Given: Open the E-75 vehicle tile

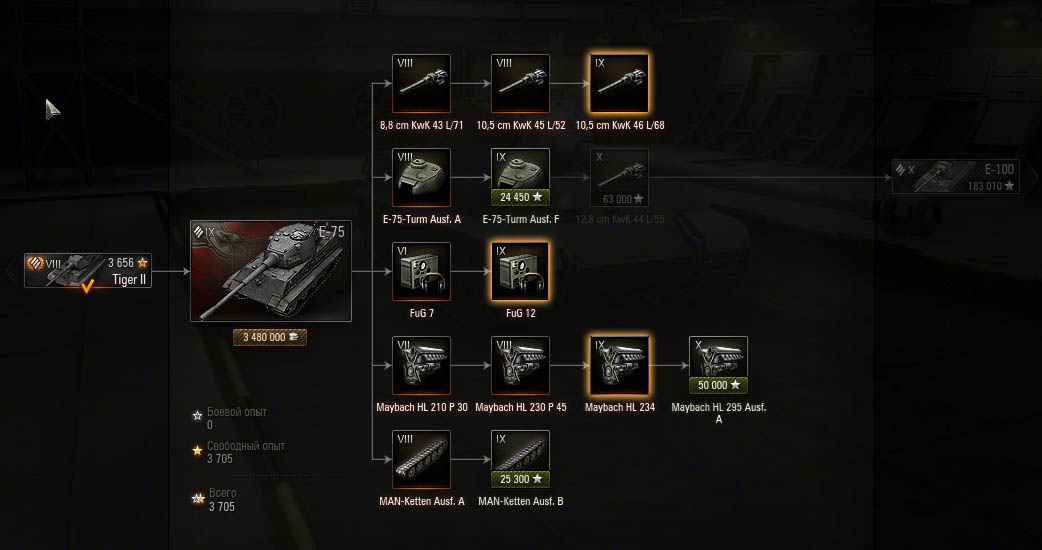Looking at the screenshot, I should pyautogui.click(x=271, y=271).
